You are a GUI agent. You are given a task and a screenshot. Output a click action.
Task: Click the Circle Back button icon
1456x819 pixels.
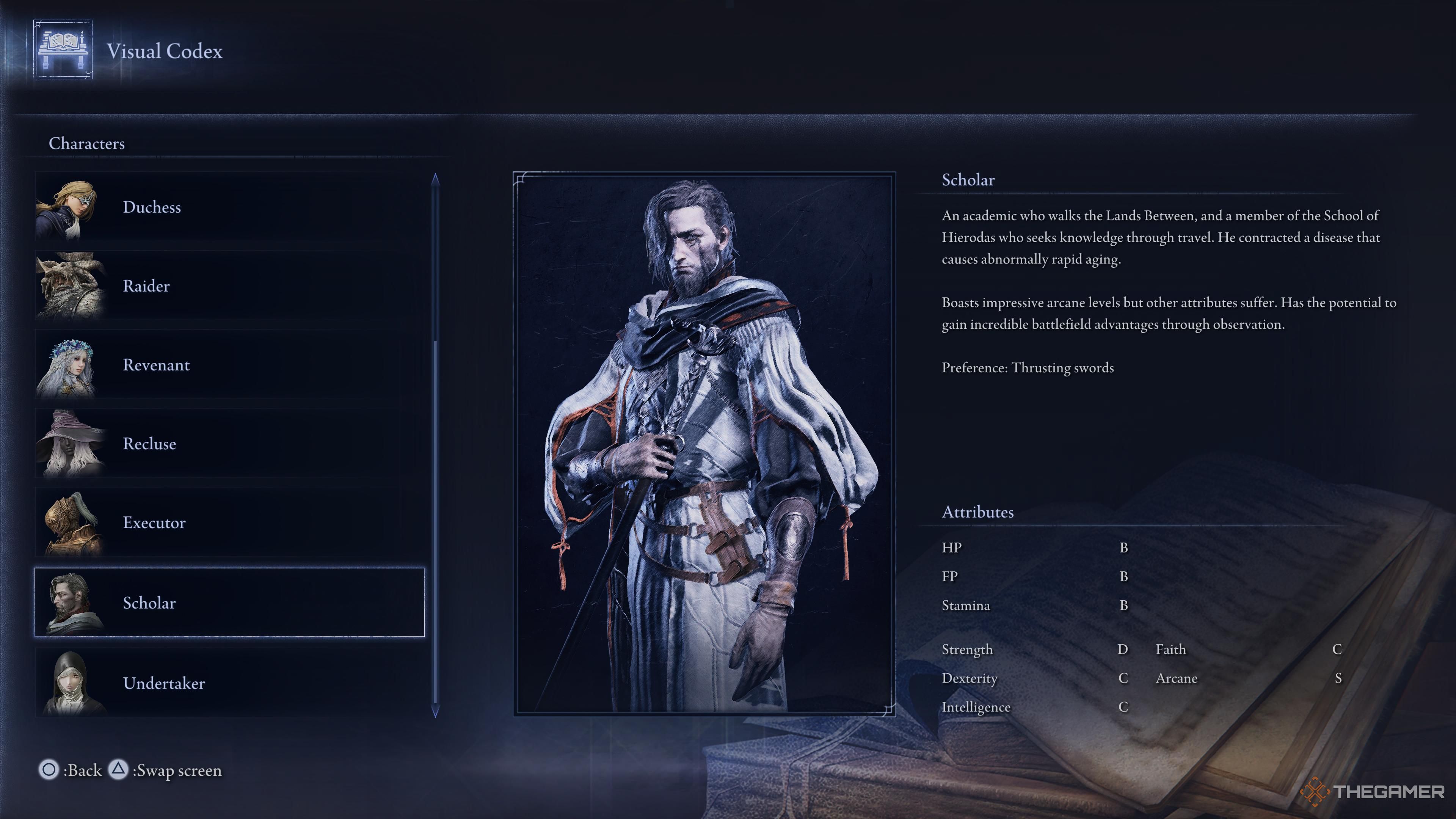tap(50, 770)
